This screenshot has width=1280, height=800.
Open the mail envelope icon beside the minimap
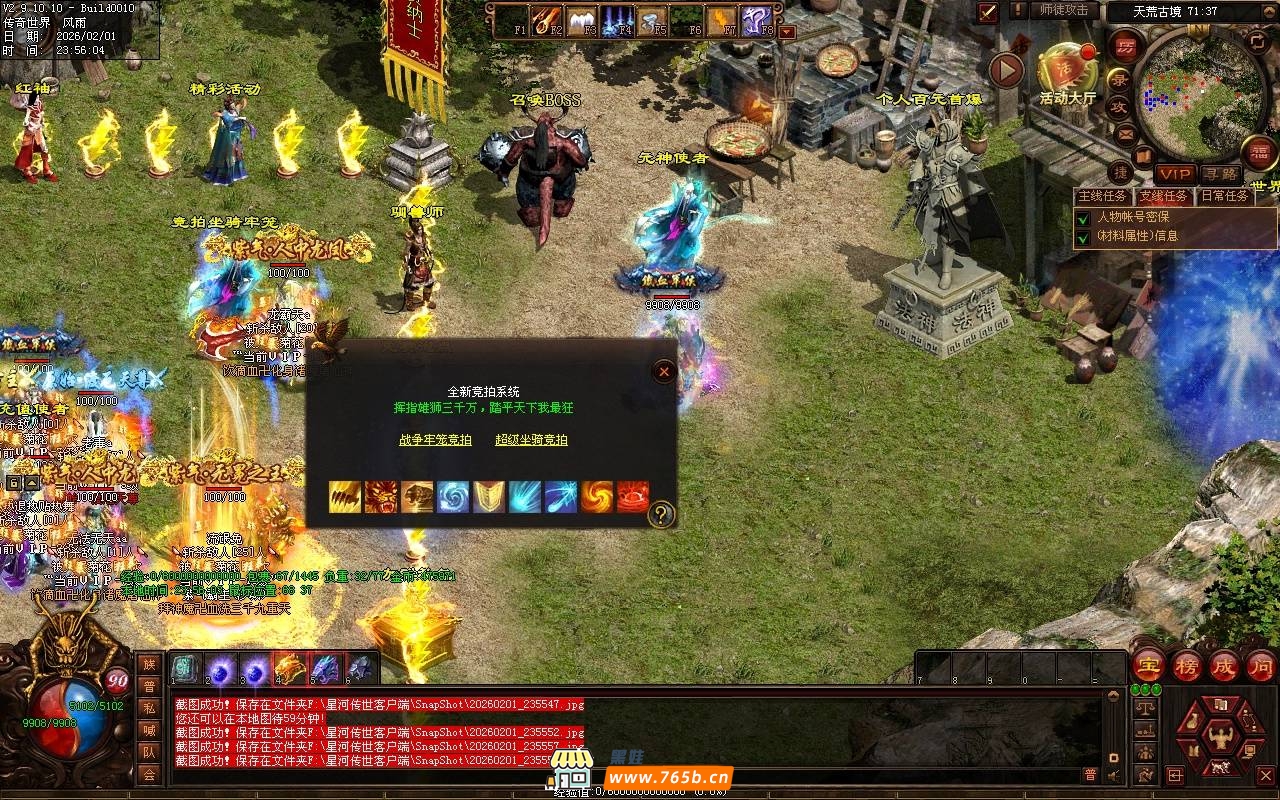click(x=1126, y=133)
